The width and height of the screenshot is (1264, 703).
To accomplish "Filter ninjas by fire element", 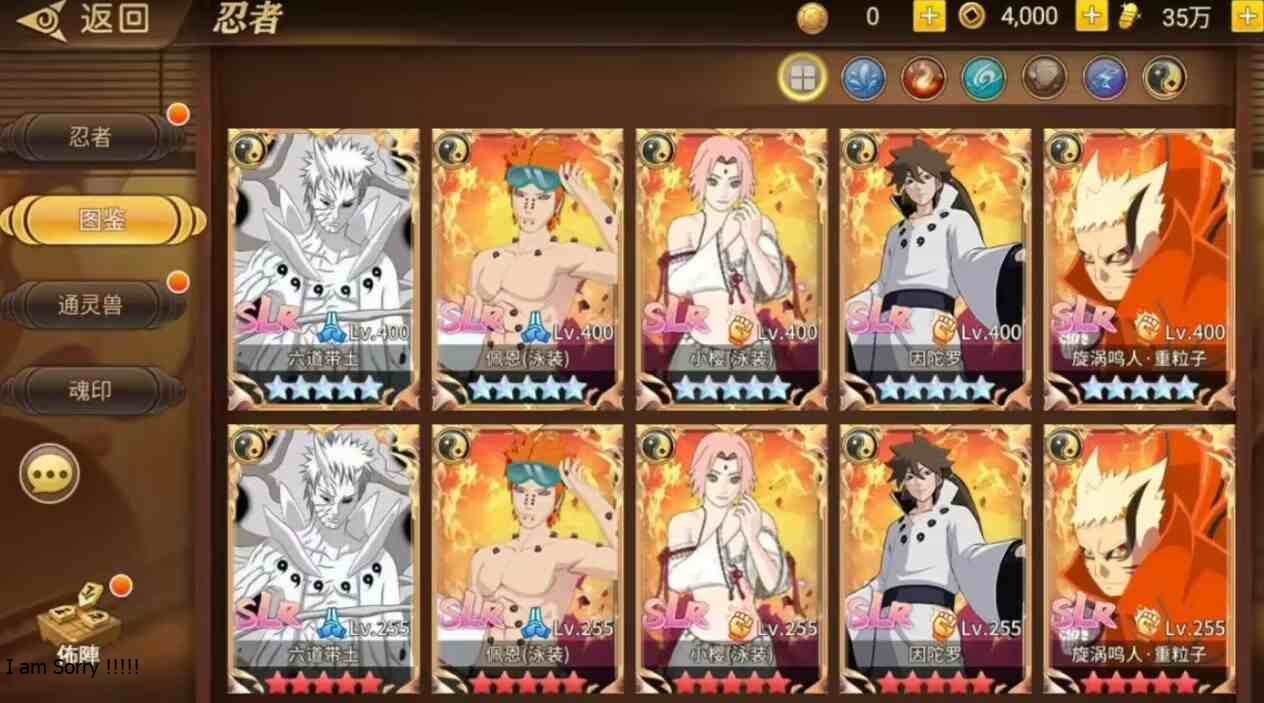I will coord(923,78).
